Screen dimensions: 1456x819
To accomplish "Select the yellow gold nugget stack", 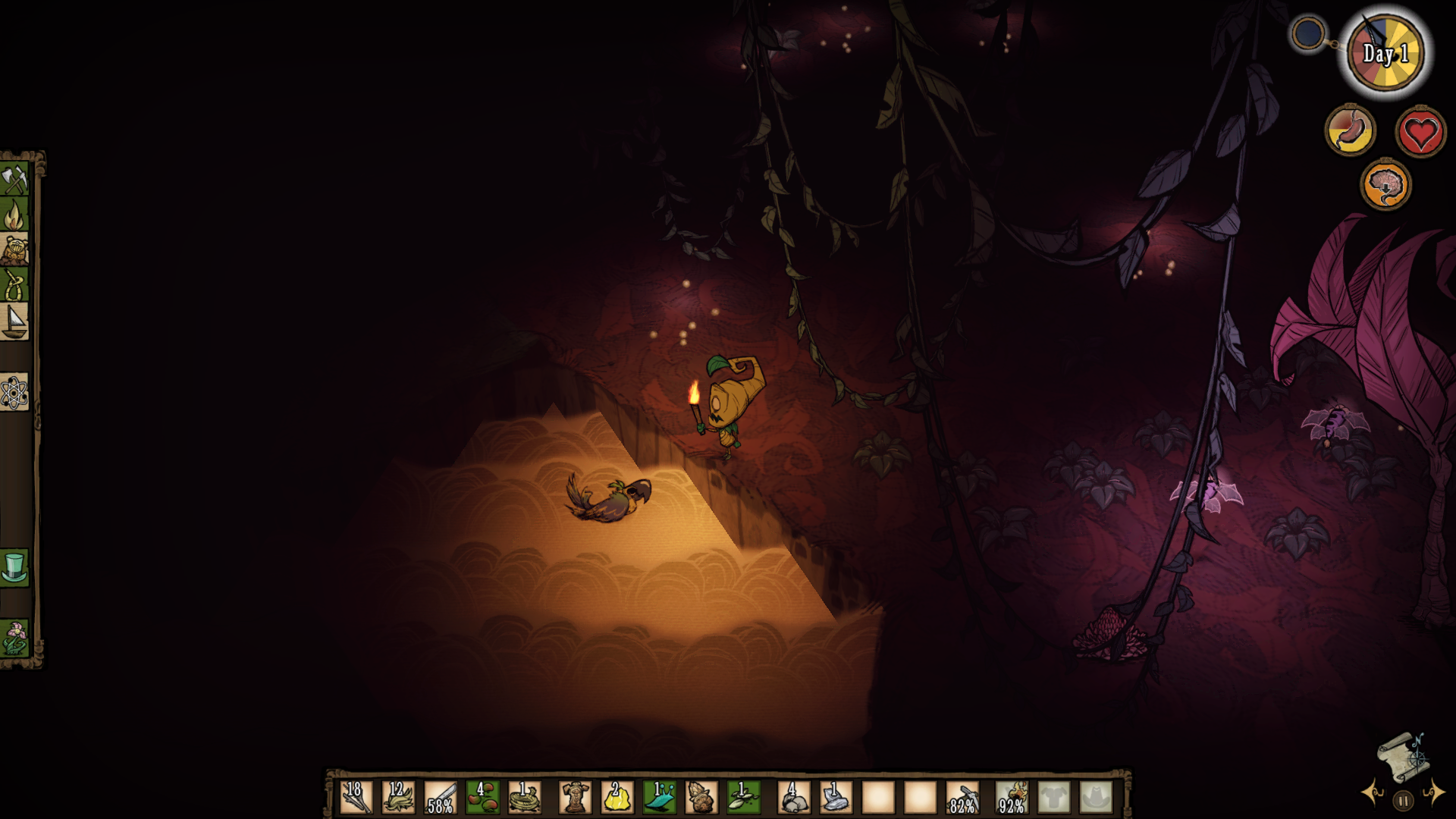I will click(x=617, y=798).
